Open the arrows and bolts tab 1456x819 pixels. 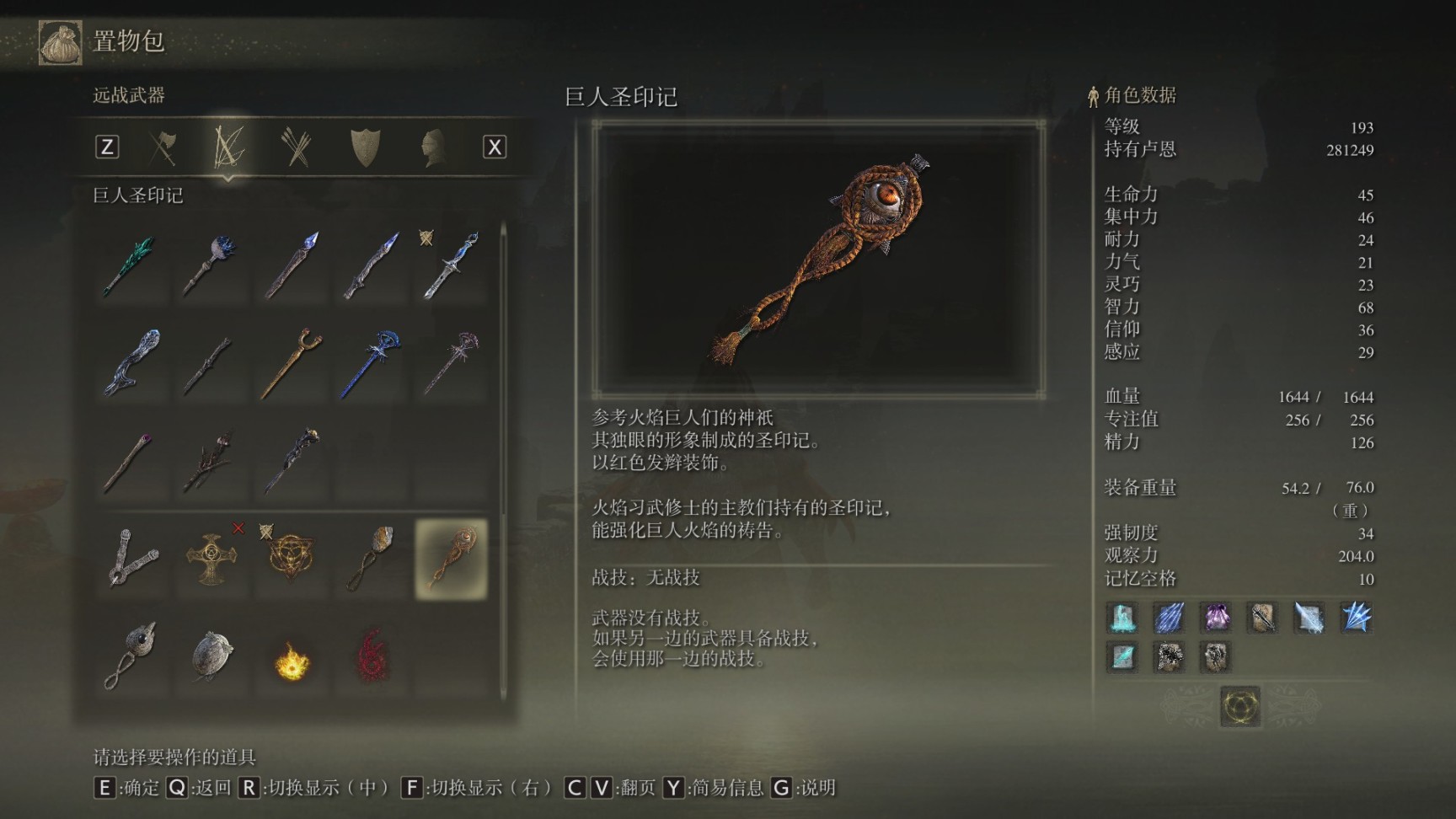296,147
